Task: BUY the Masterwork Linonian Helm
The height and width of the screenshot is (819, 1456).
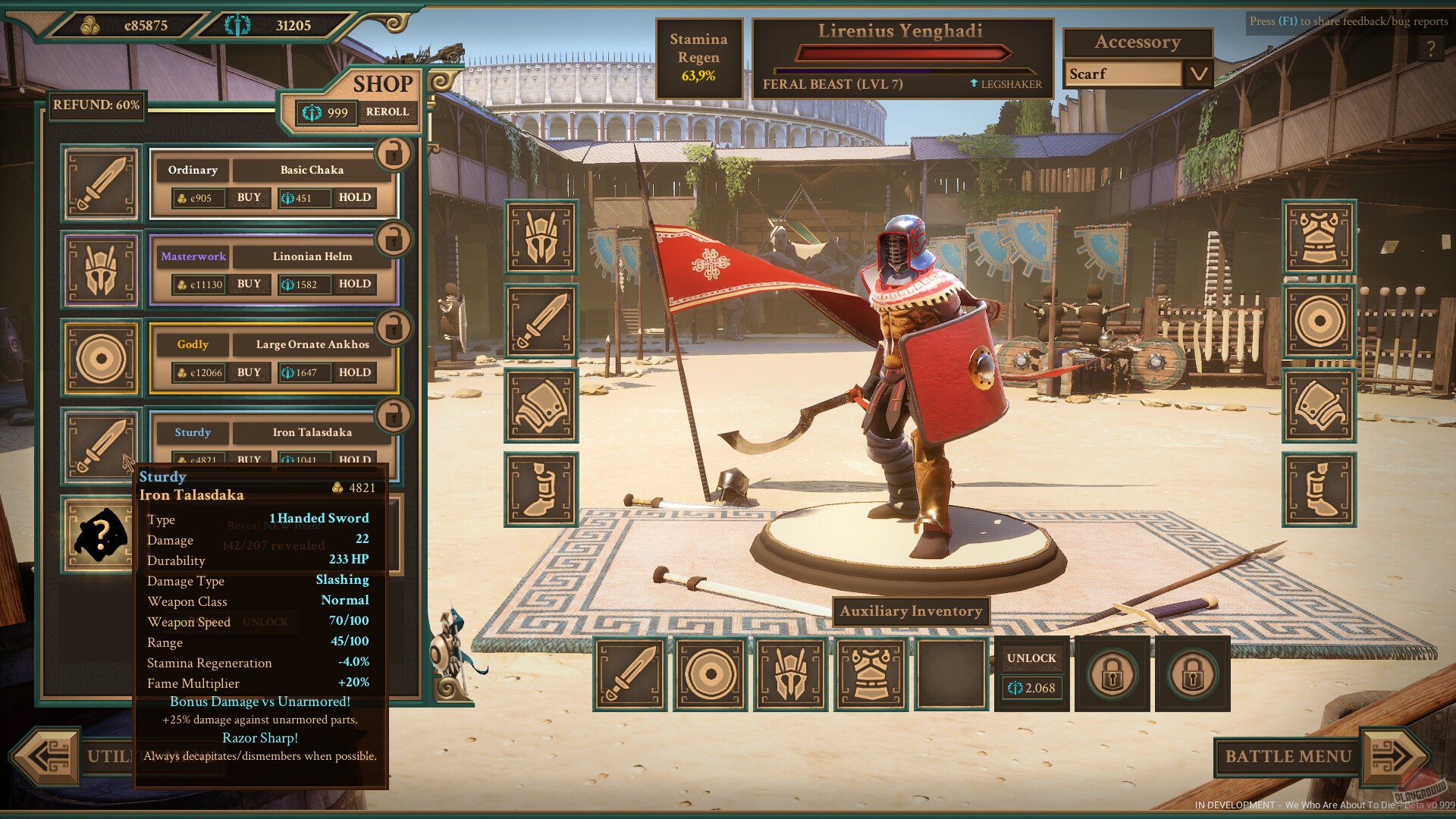Action: click(247, 284)
